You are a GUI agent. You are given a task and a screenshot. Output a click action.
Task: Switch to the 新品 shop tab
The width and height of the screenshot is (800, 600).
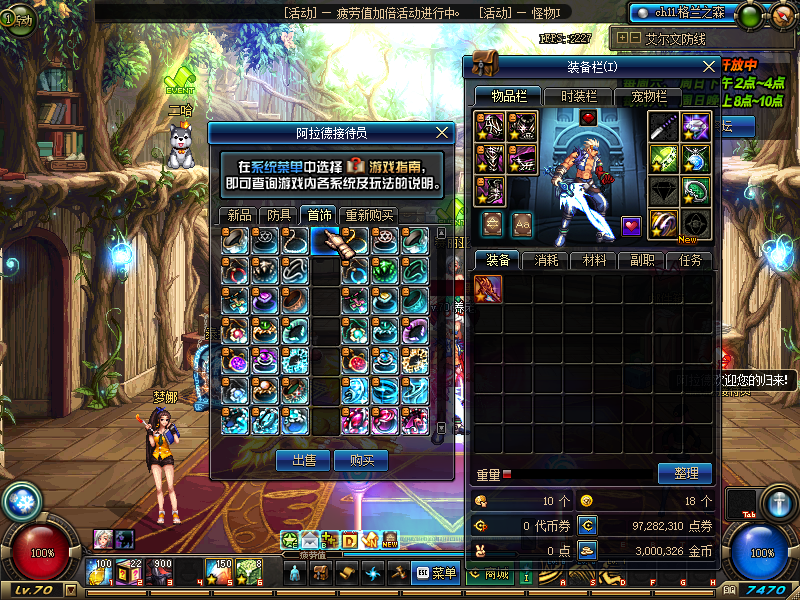[239, 215]
